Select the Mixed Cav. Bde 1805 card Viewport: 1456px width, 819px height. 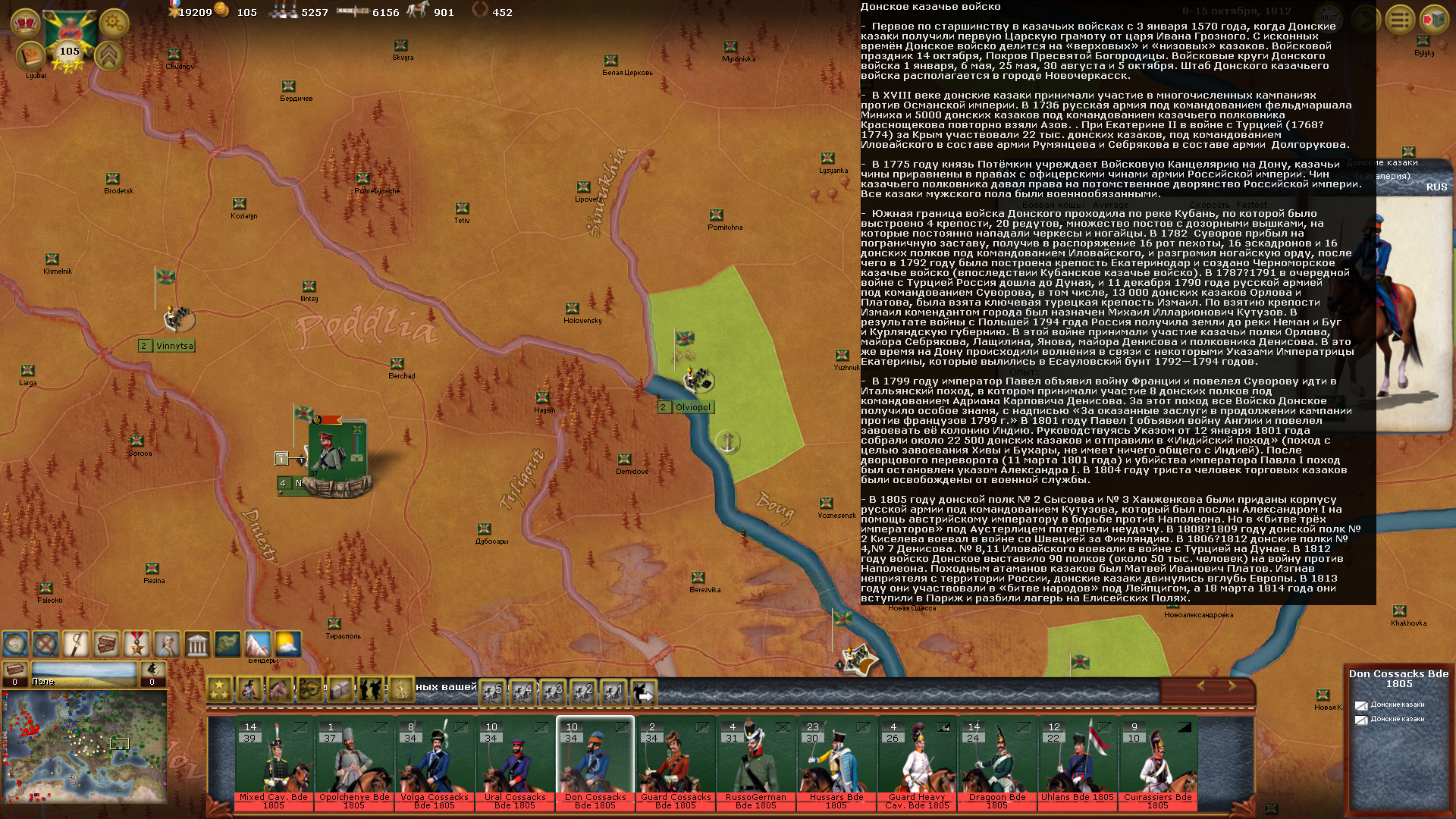click(273, 762)
